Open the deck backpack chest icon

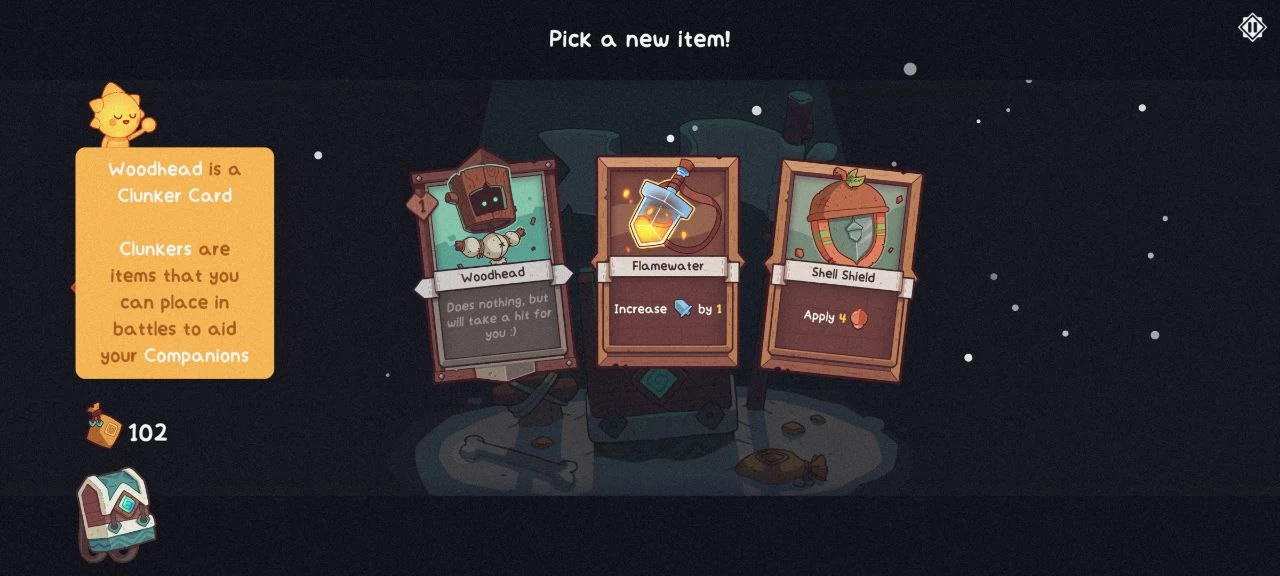115,512
